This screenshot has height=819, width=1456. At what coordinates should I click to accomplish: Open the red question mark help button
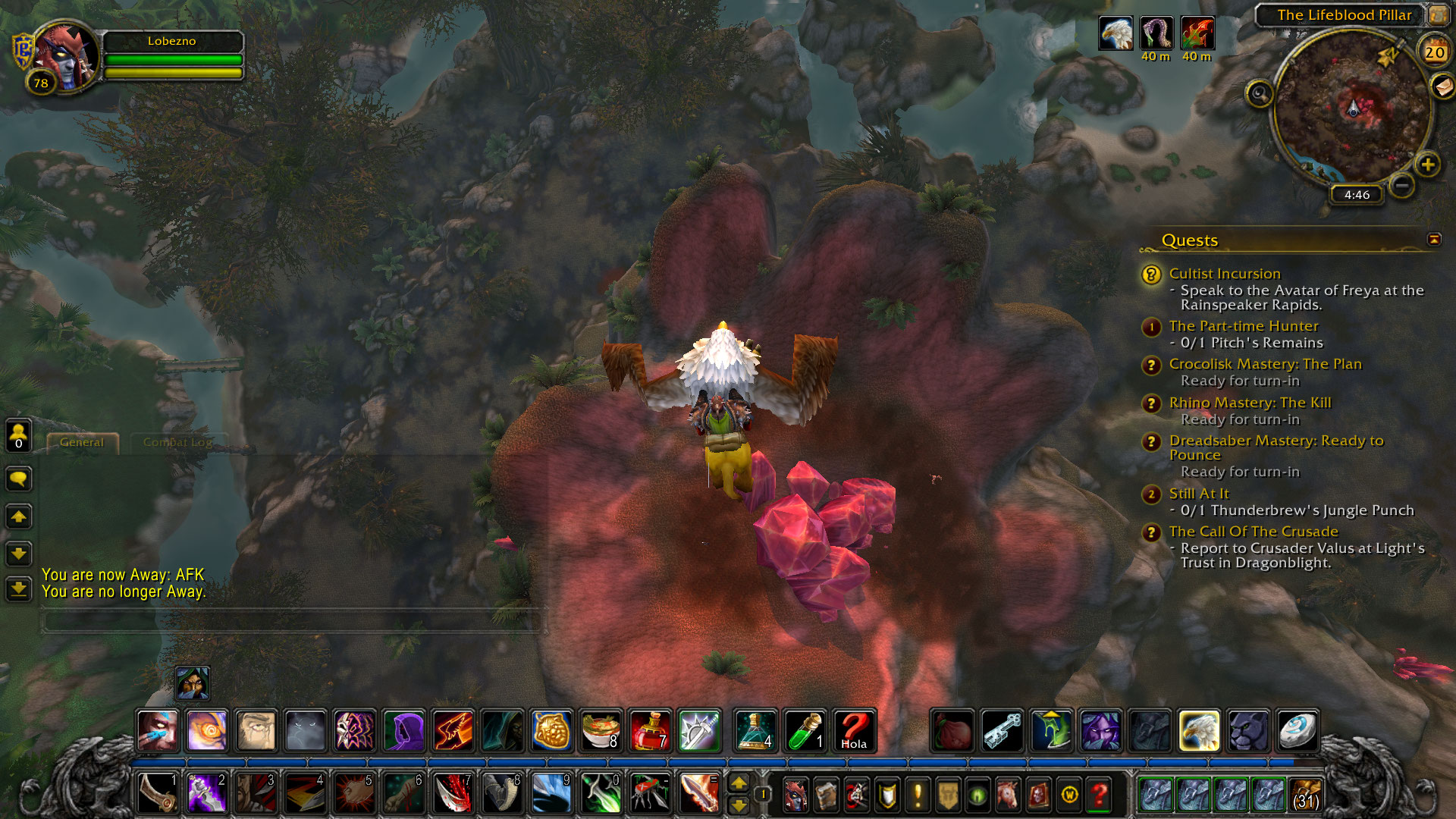[x=1099, y=795]
